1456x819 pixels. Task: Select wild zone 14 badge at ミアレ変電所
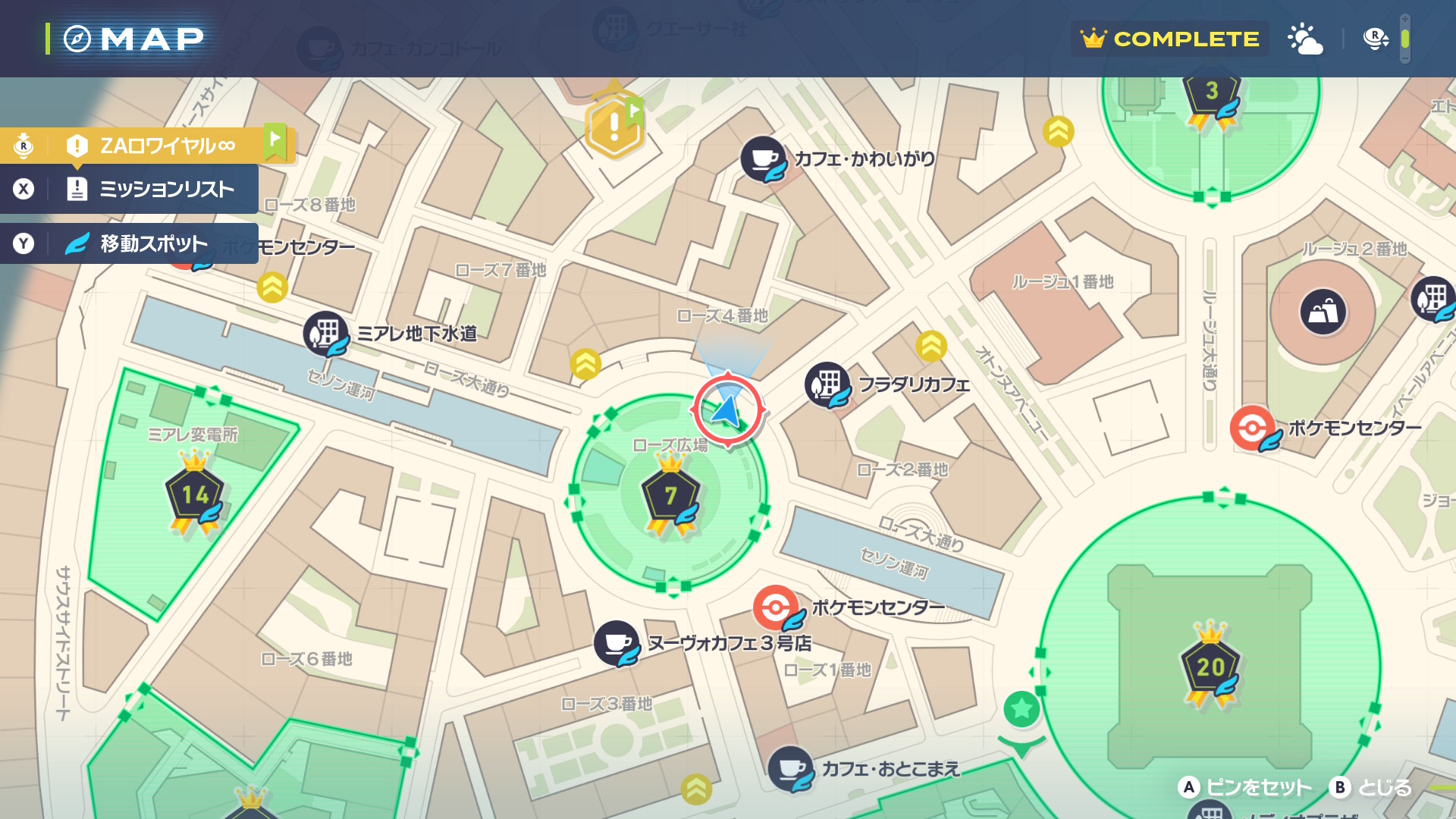point(195,496)
